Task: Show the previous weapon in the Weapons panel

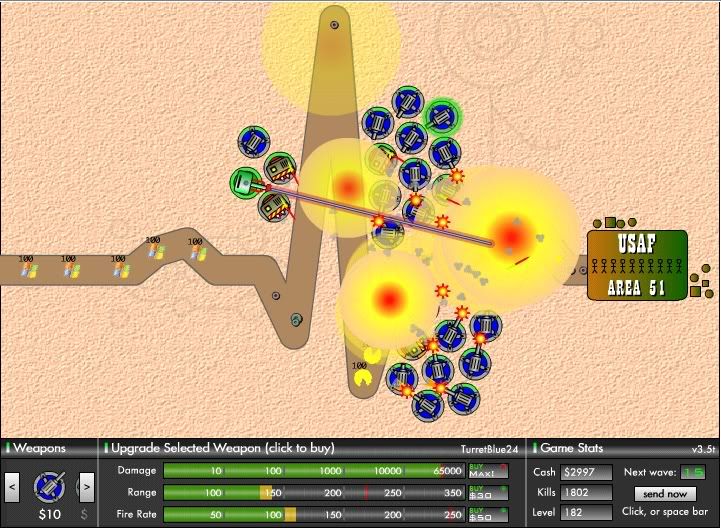Action: (x=13, y=487)
